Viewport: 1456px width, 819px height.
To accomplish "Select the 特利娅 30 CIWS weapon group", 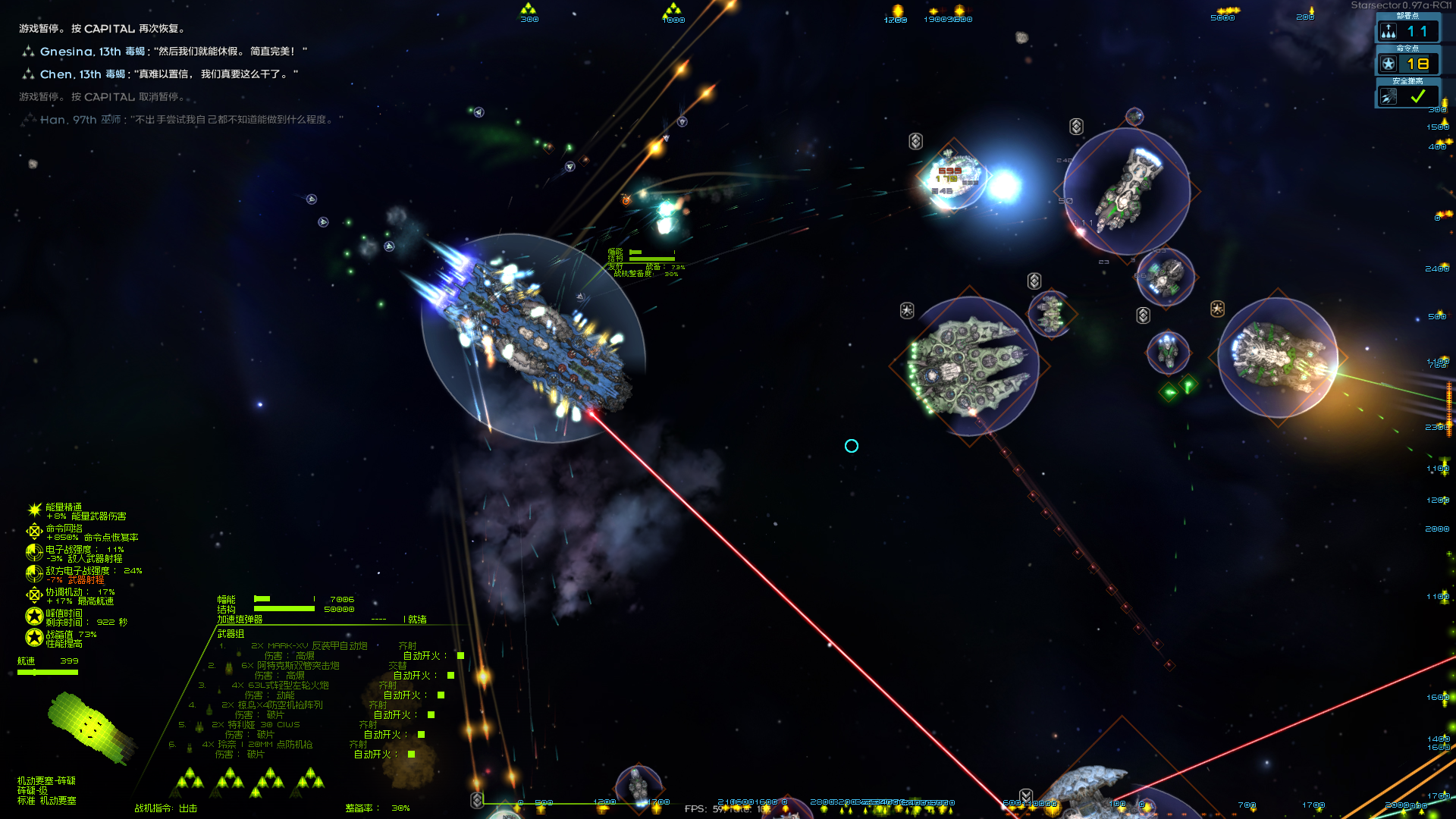I will [x=255, y=725].
